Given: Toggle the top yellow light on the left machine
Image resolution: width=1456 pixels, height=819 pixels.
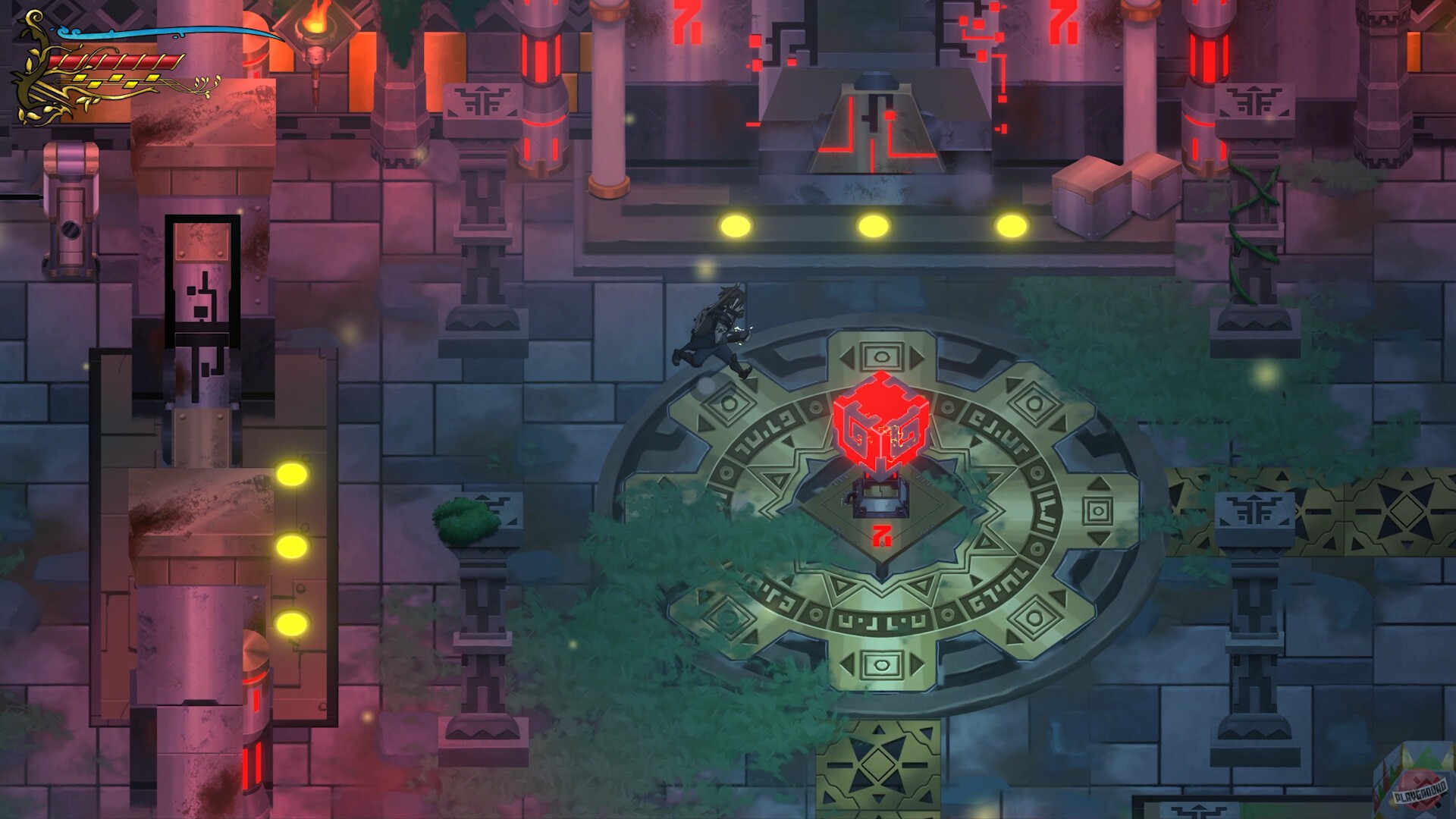Looking at the screenshot, I should pos(294,474).
